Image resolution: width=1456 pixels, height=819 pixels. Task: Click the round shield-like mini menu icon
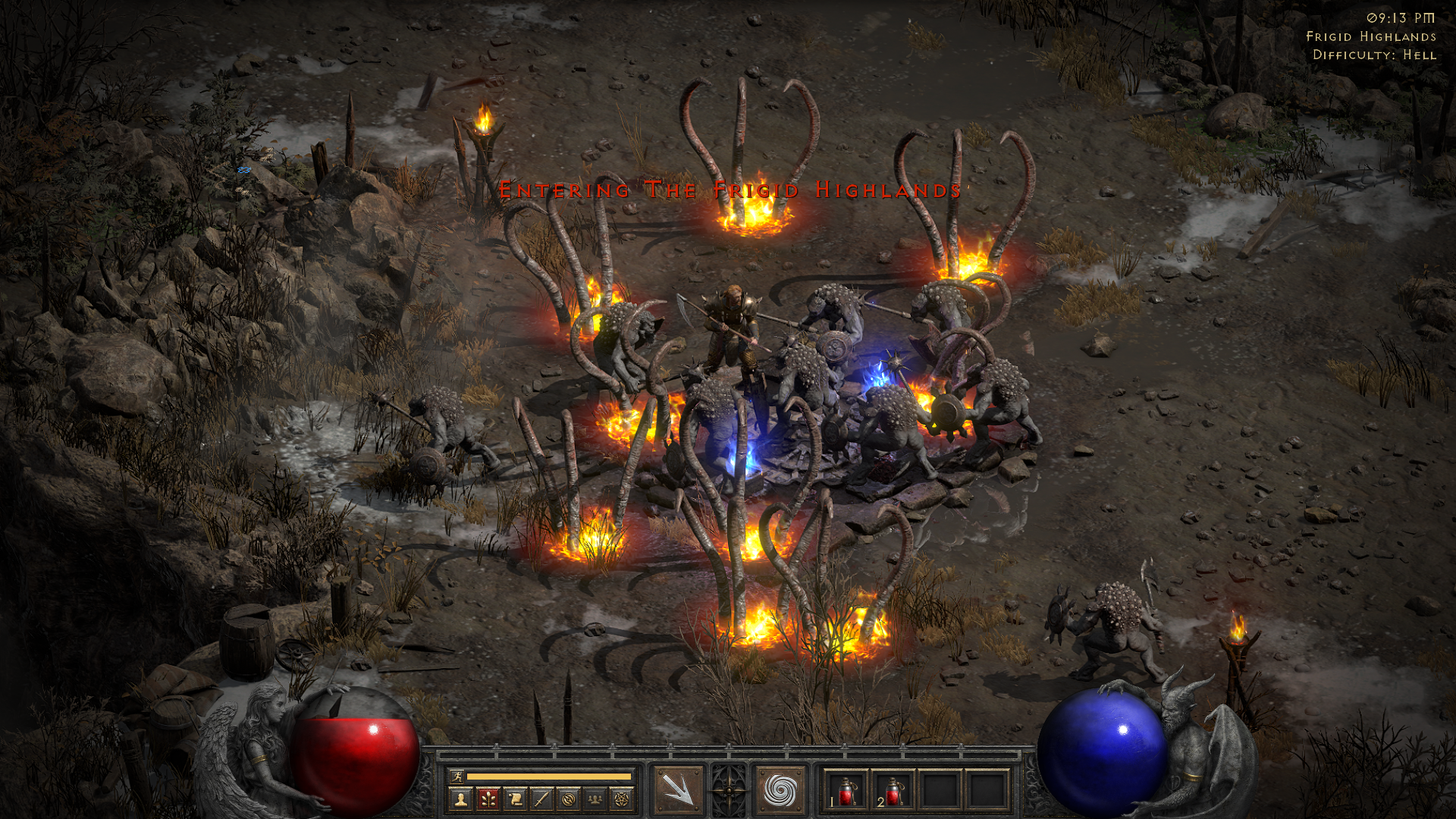[569, 799]
